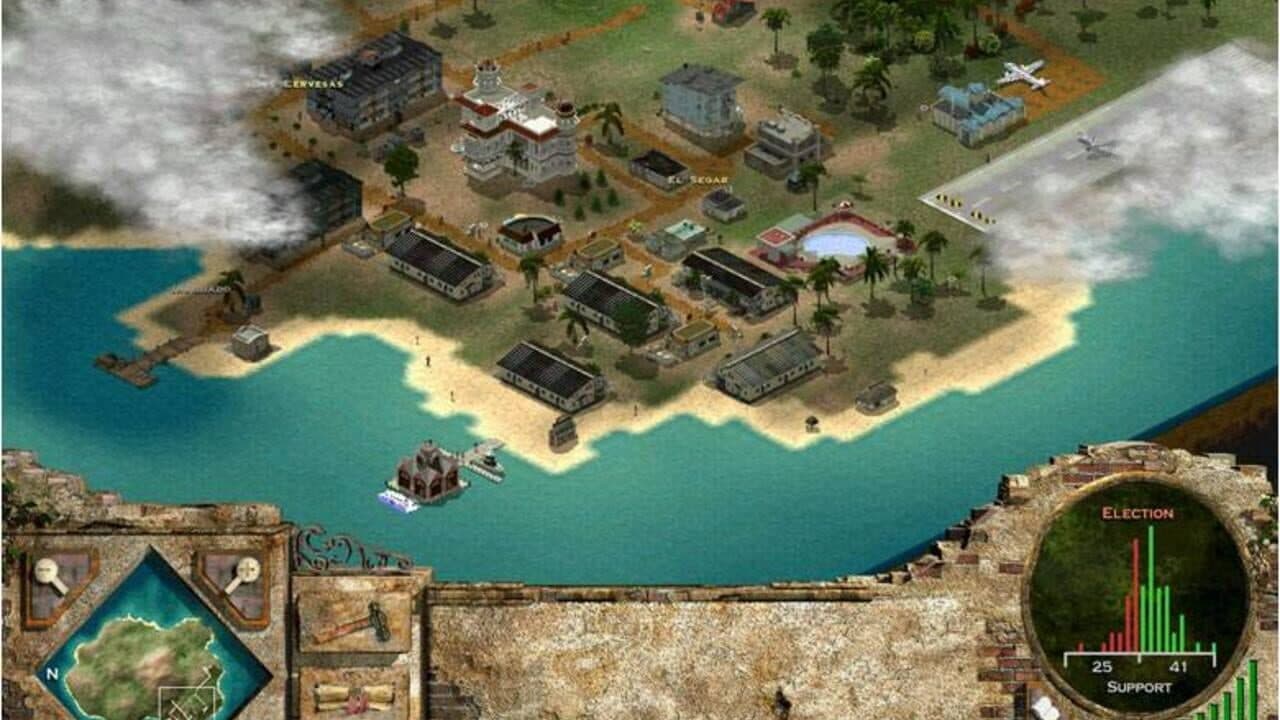Image resolution: width=1280 pixels, height=720 pixels.
Task: Select the zoom-out magnifying glass icon
Action: [x=46, y=569]
